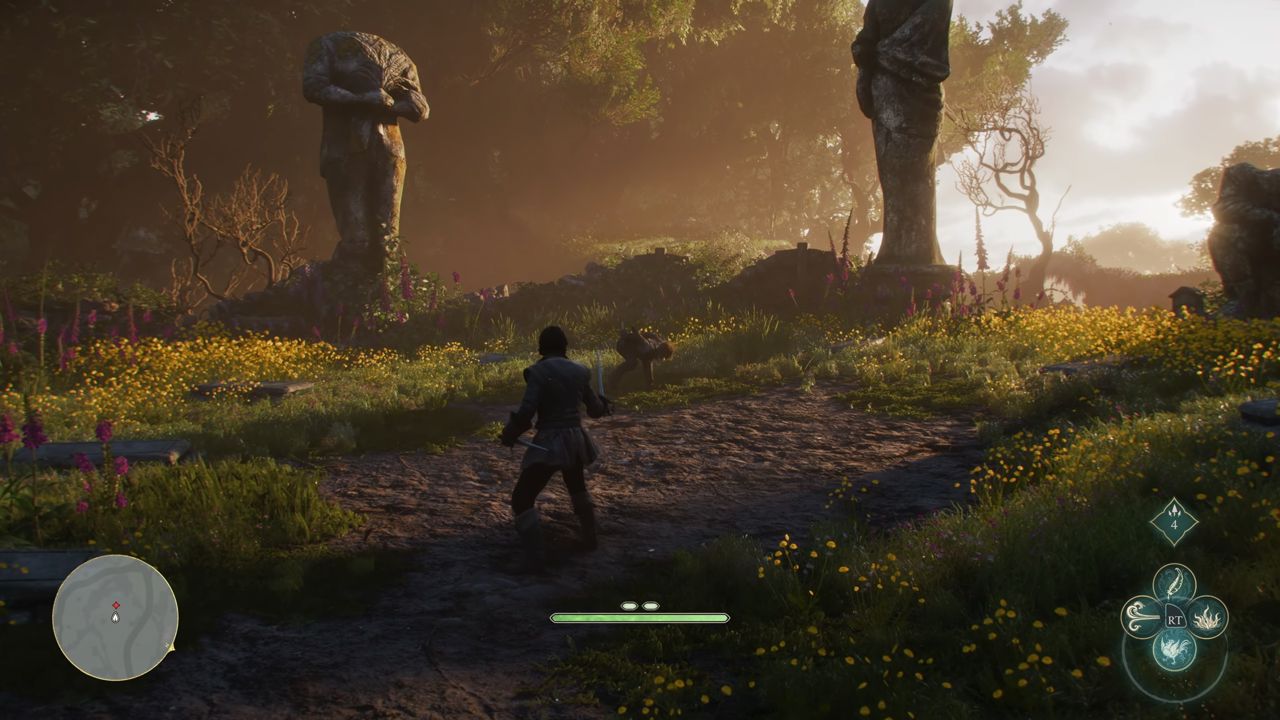Cast the flame spell
The width and height of the screenshot is (1280, 720).
[x=1207, y=616]
